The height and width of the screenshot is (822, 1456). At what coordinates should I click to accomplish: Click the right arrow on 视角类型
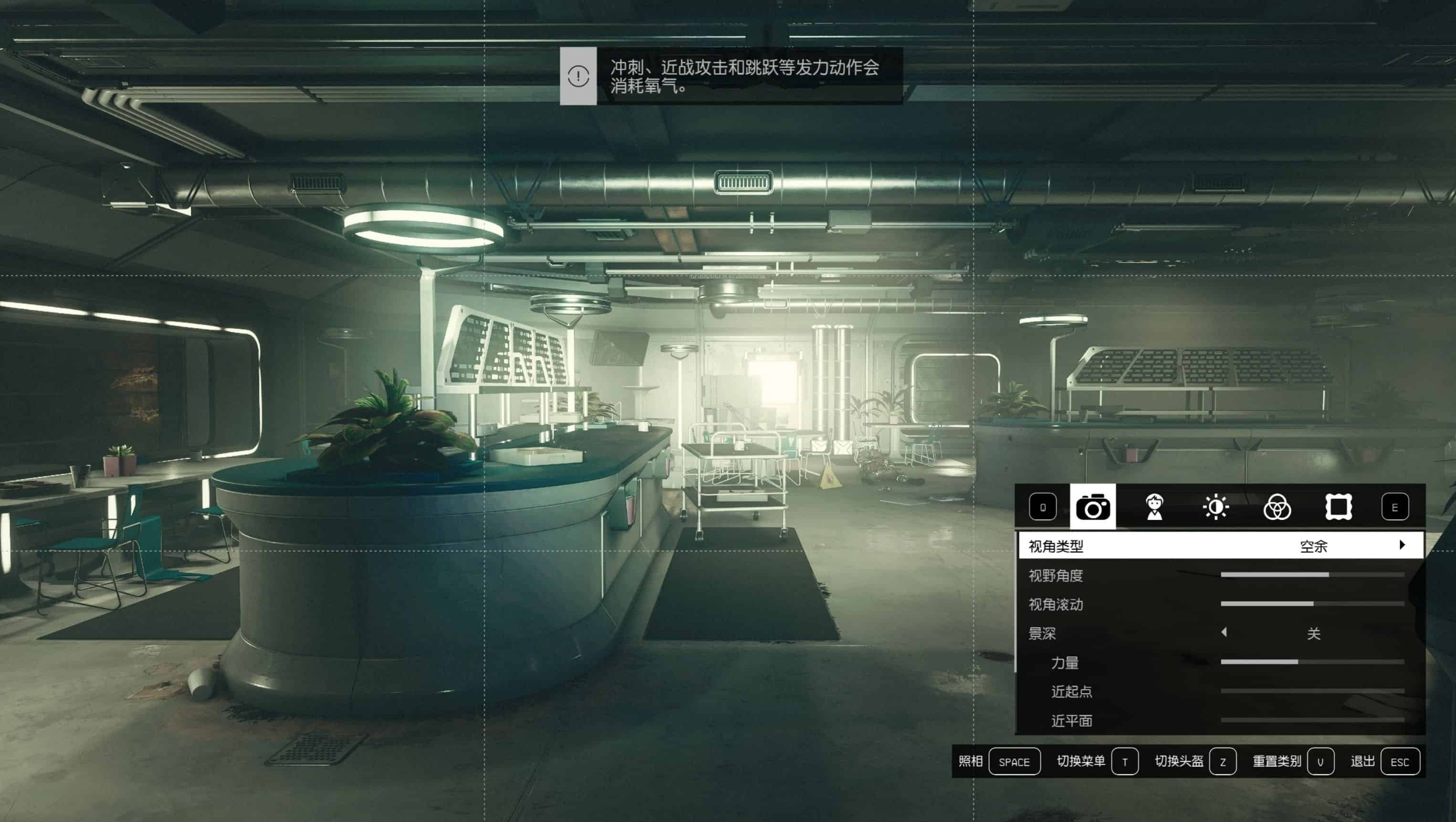click(1402, 545)
